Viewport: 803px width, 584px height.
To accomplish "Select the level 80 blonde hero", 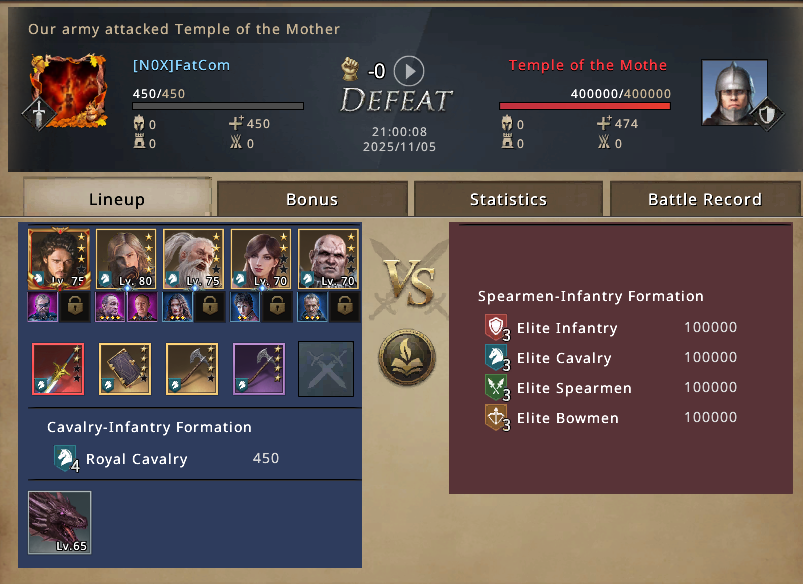I will (126, 259).
